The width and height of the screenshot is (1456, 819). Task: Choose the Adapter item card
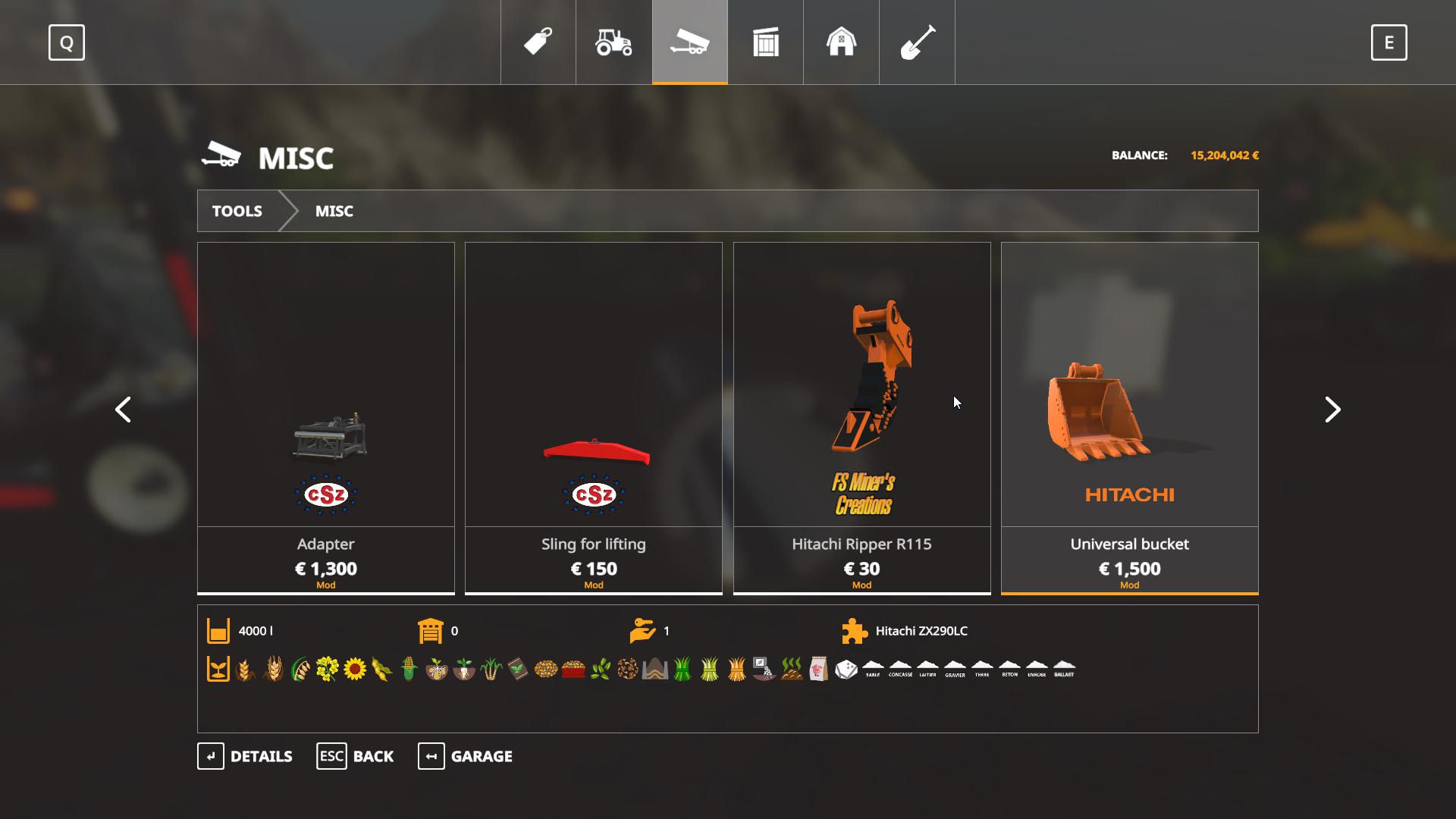326,418
